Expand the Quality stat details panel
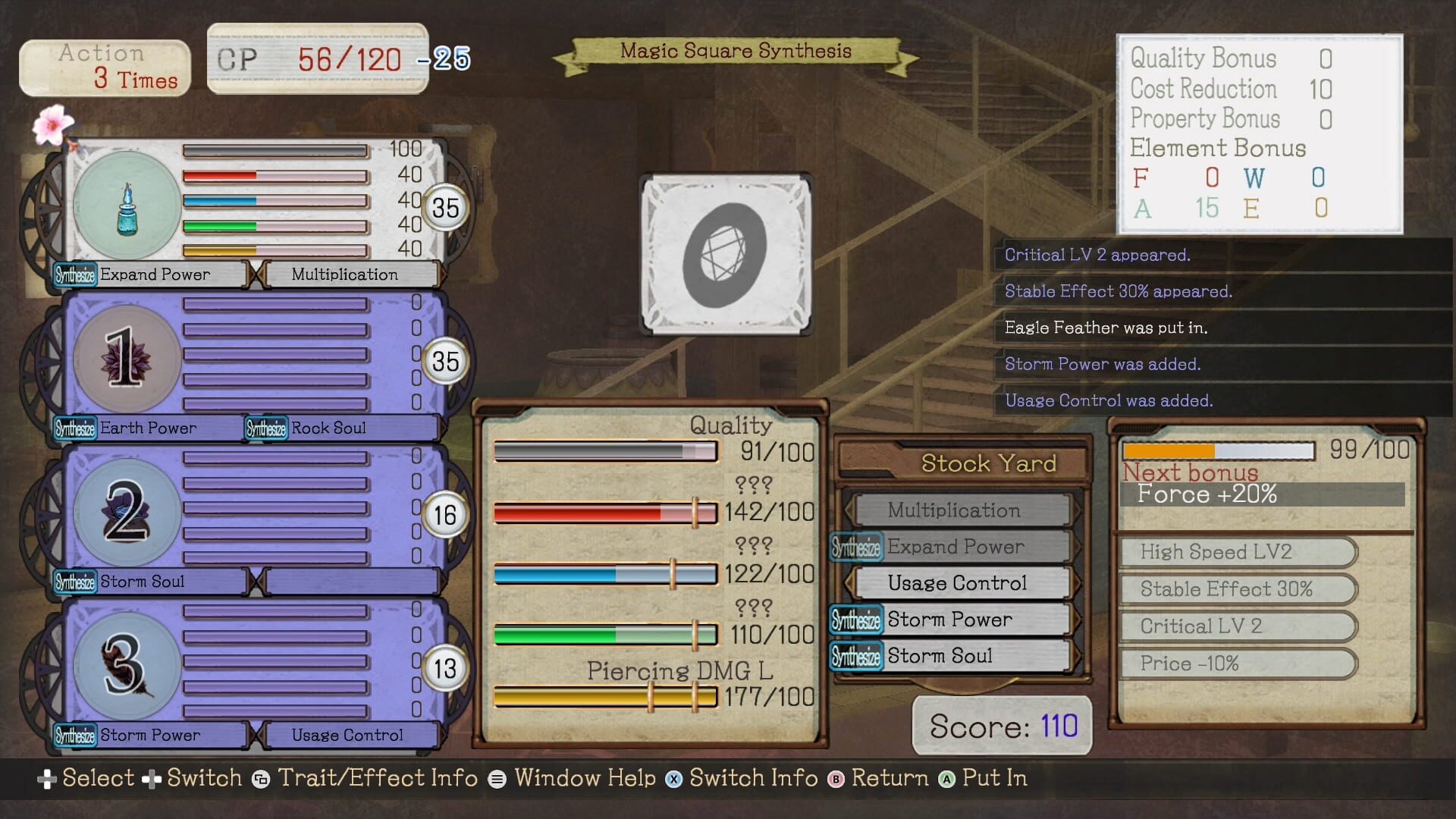 tap(730, 425)
